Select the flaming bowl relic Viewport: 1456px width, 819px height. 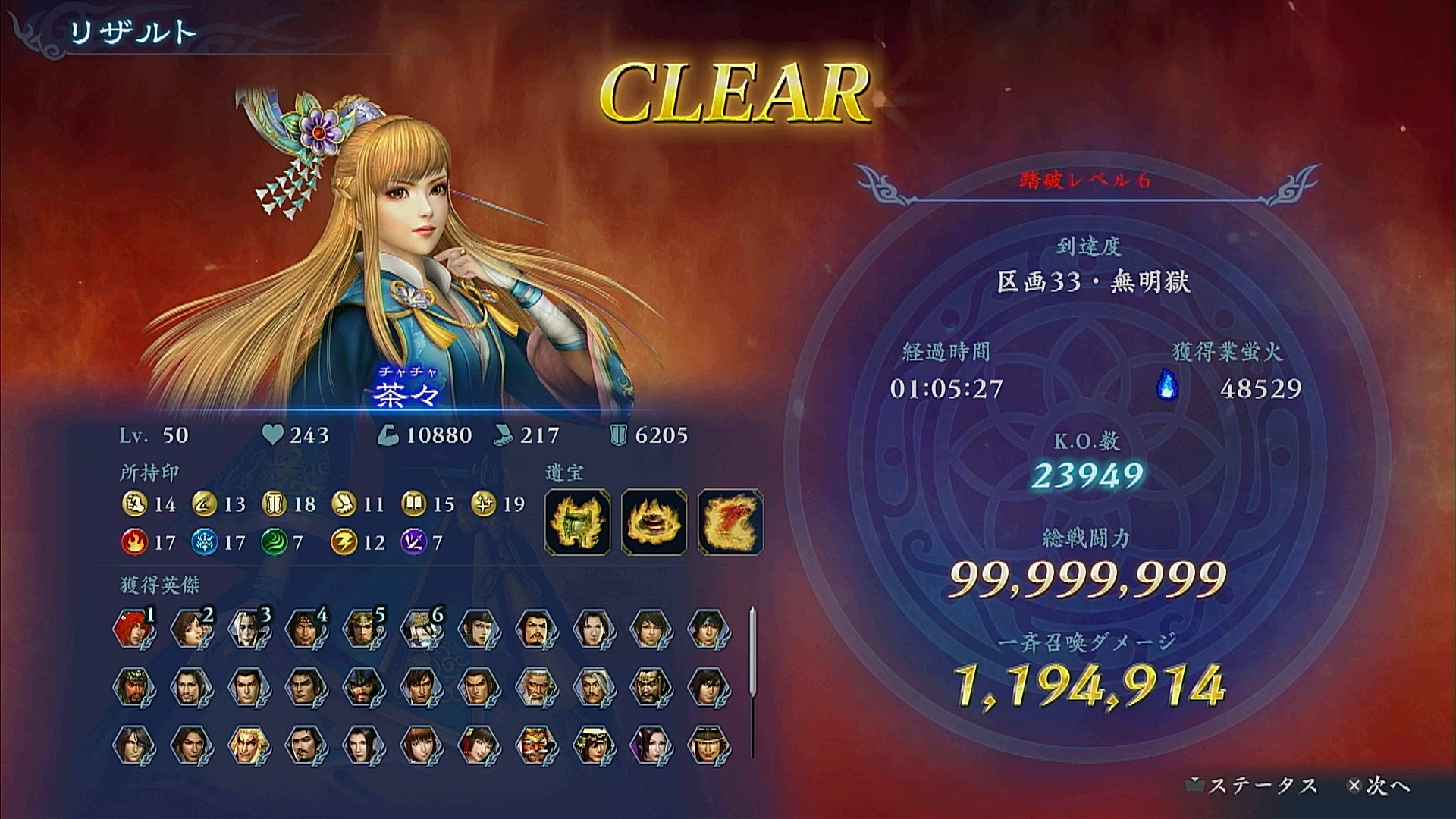(654, 522)
